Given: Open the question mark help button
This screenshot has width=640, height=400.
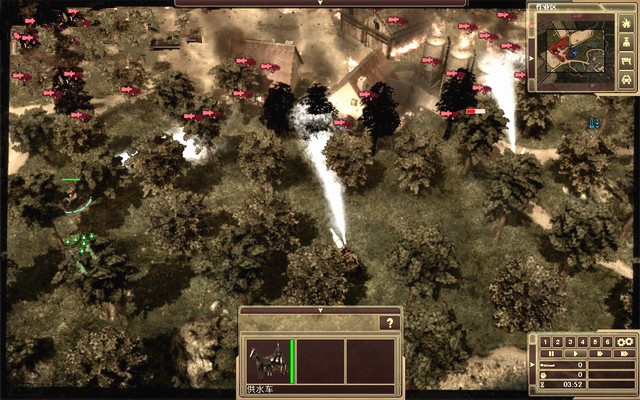Looking at the screenshot, I should click(389, 323).
